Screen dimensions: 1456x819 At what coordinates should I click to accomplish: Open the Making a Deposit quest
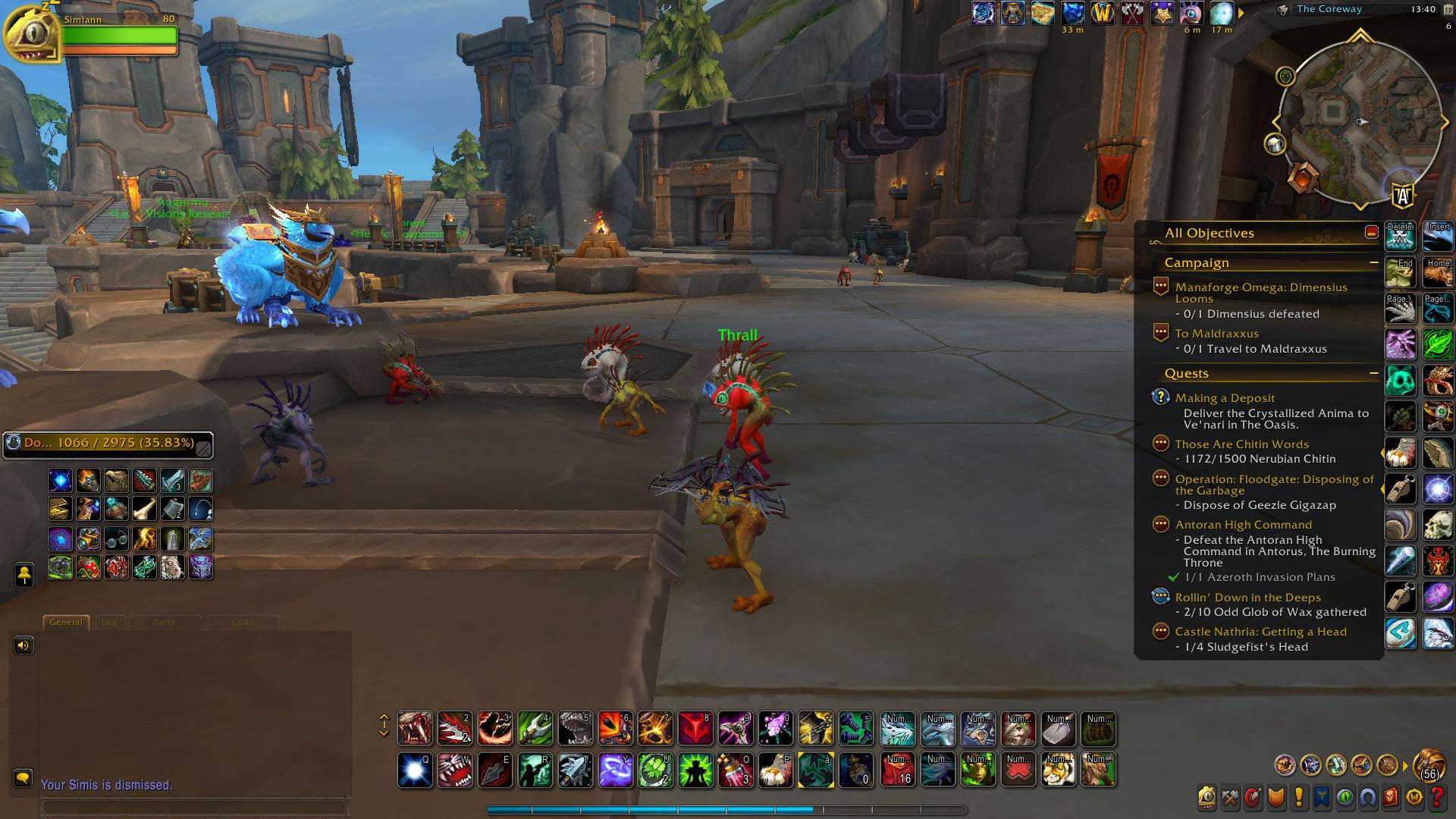click(1225, 398)
